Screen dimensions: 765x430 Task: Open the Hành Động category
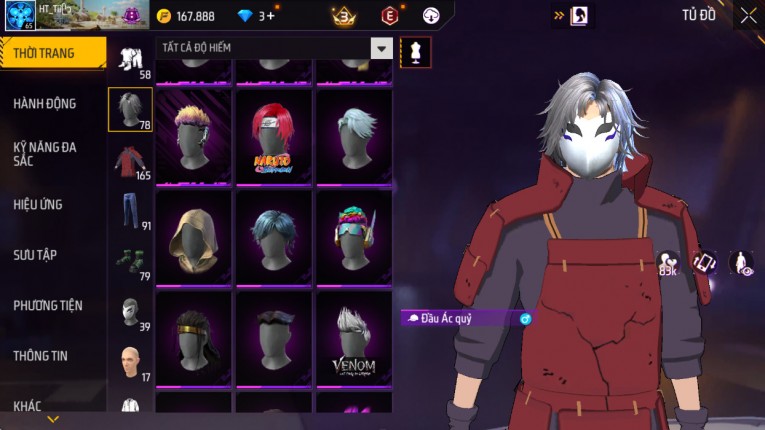tap(45, 103)
